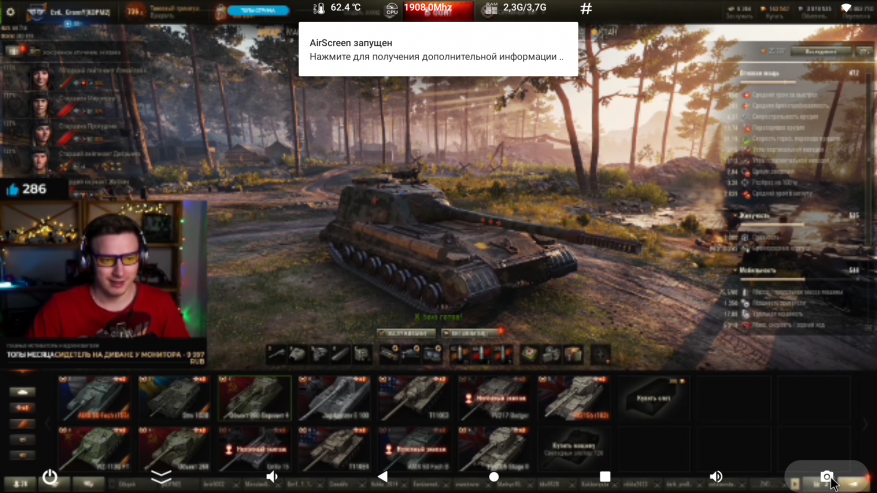Click the power button in navigation bar

click(x=50, y=477)
